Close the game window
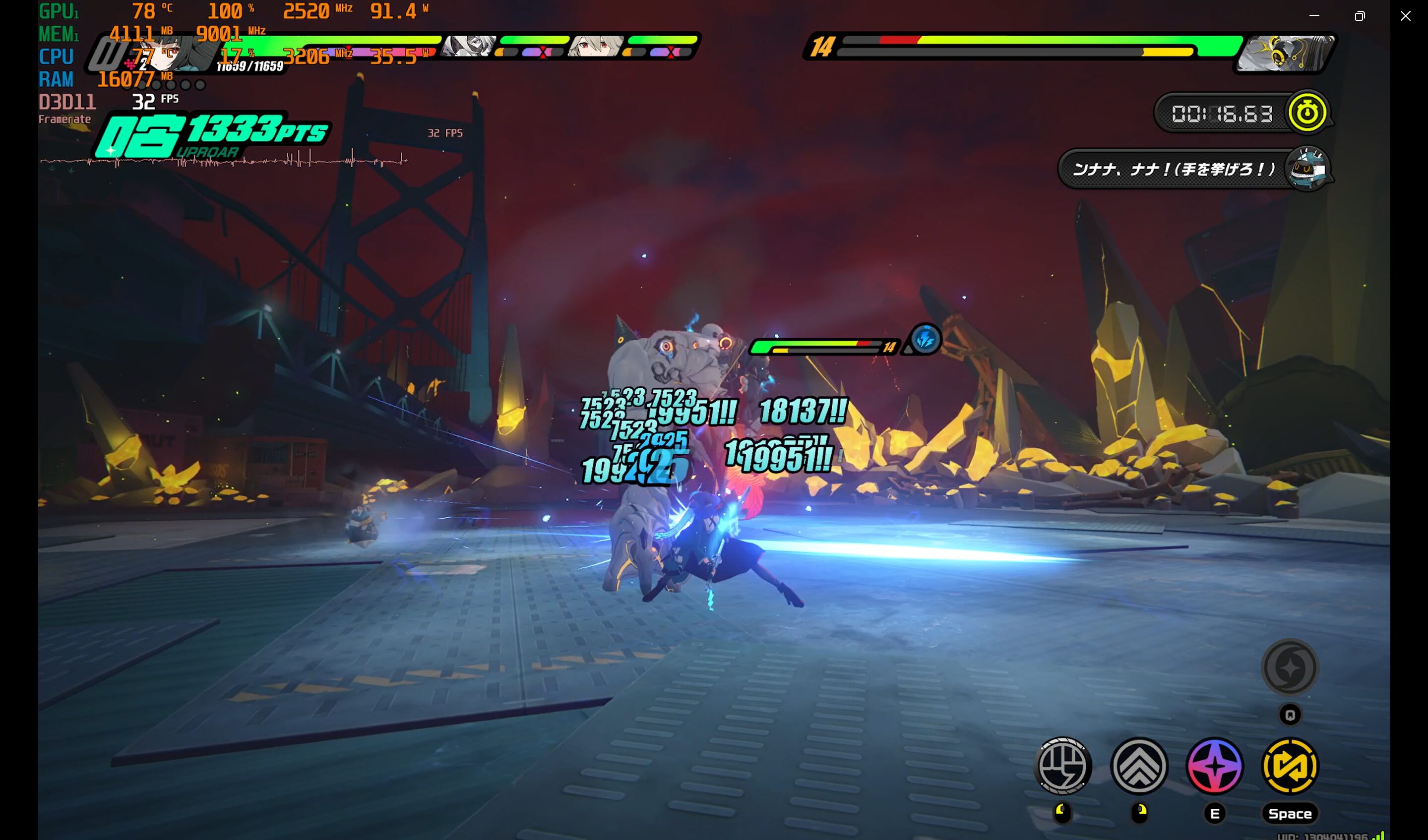The image size is (1428, 840). [x=1405, y=16]
